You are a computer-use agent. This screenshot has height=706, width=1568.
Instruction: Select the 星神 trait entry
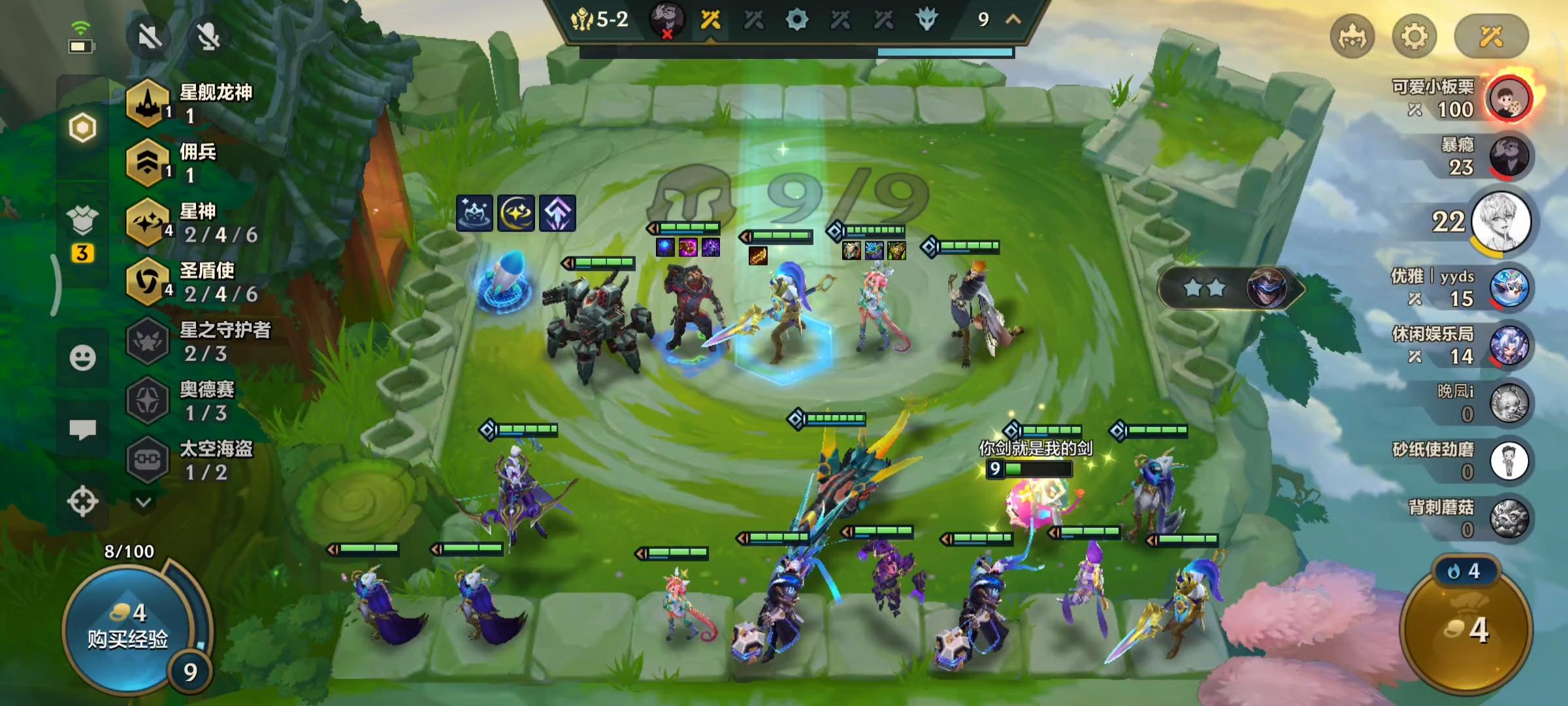click(196, 223)
